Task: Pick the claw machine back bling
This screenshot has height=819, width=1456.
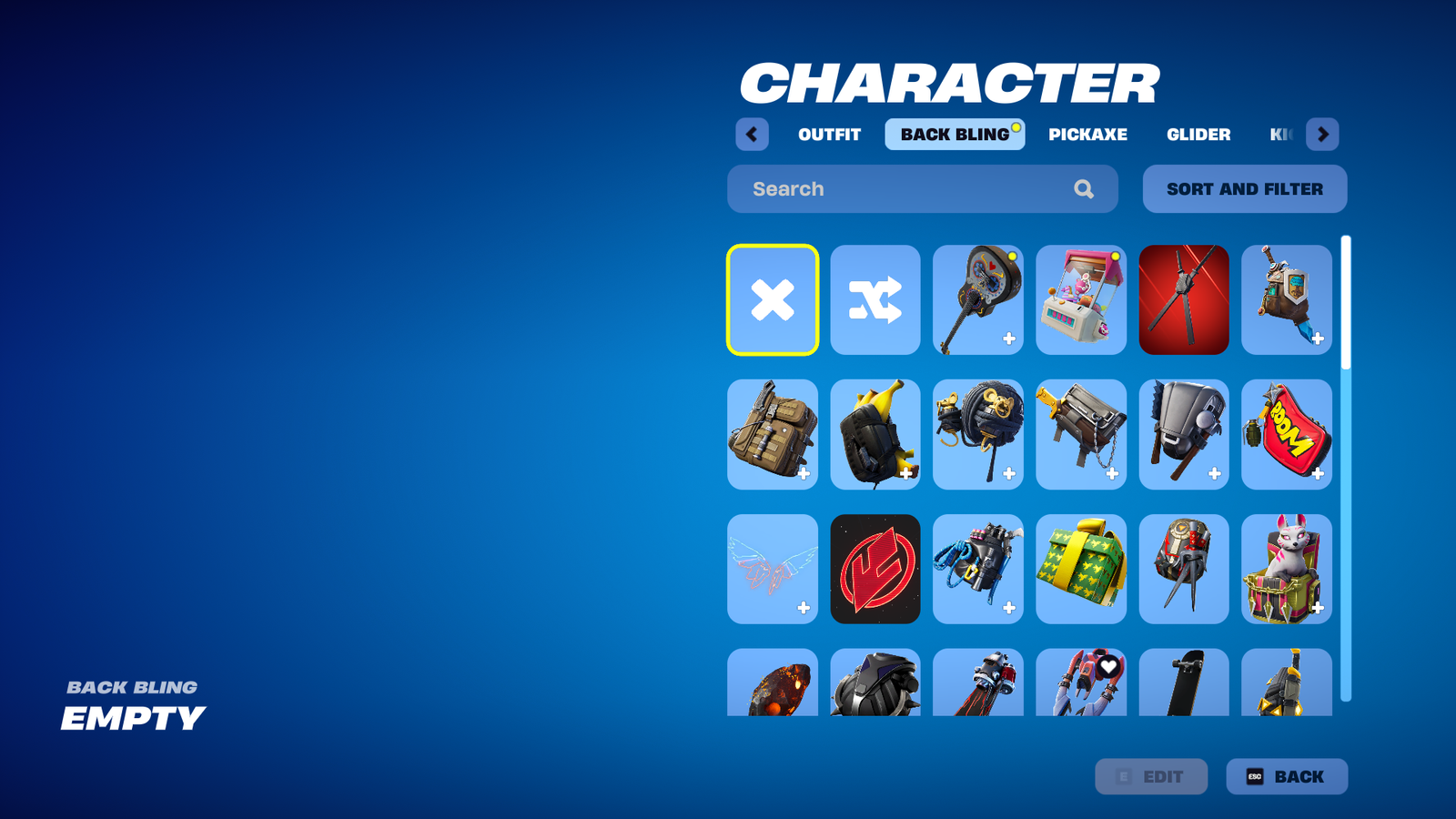Action: (x=1081, y=300)
